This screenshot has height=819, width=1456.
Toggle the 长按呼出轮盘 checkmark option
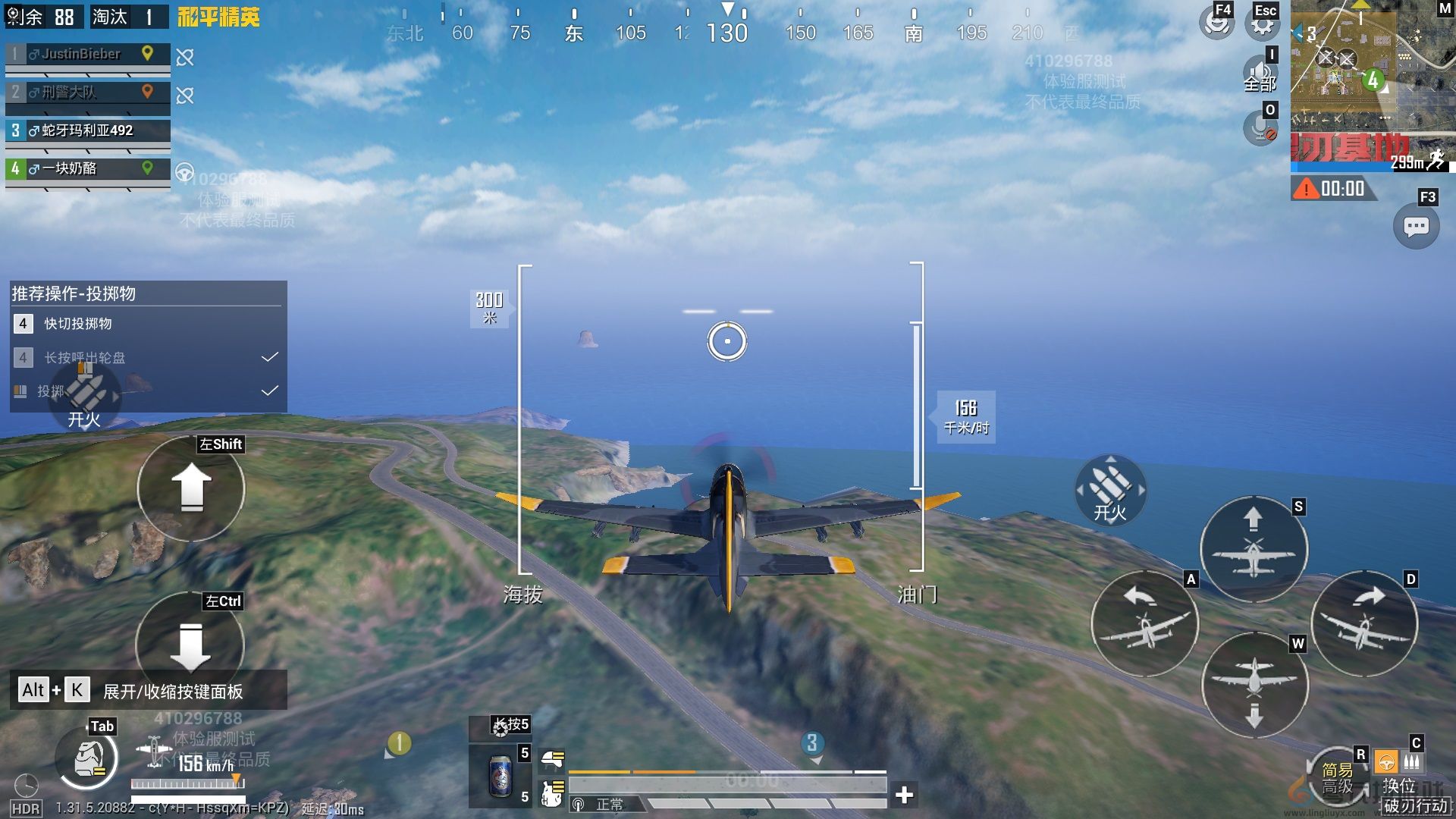tap(269, 357)
